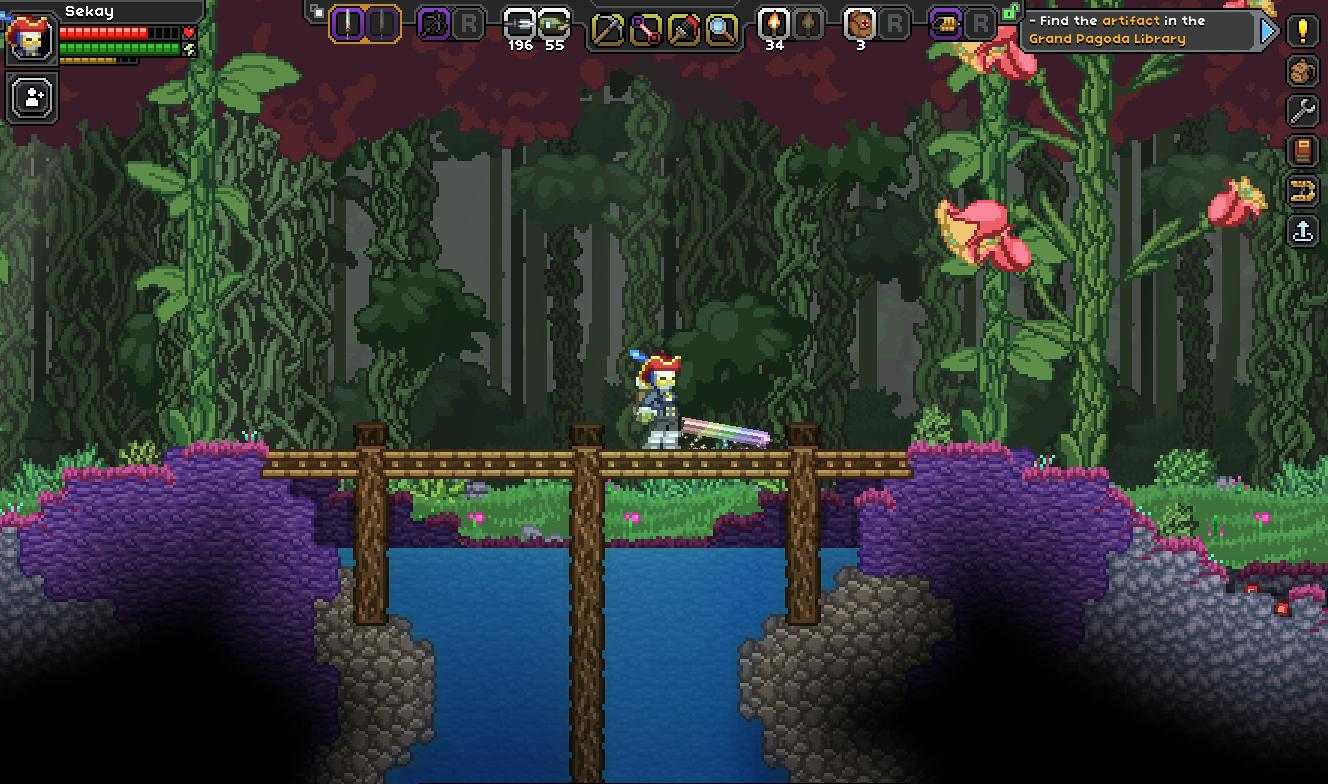
Task: Open the quest log exclamation icon
Action: point(1302,31)
